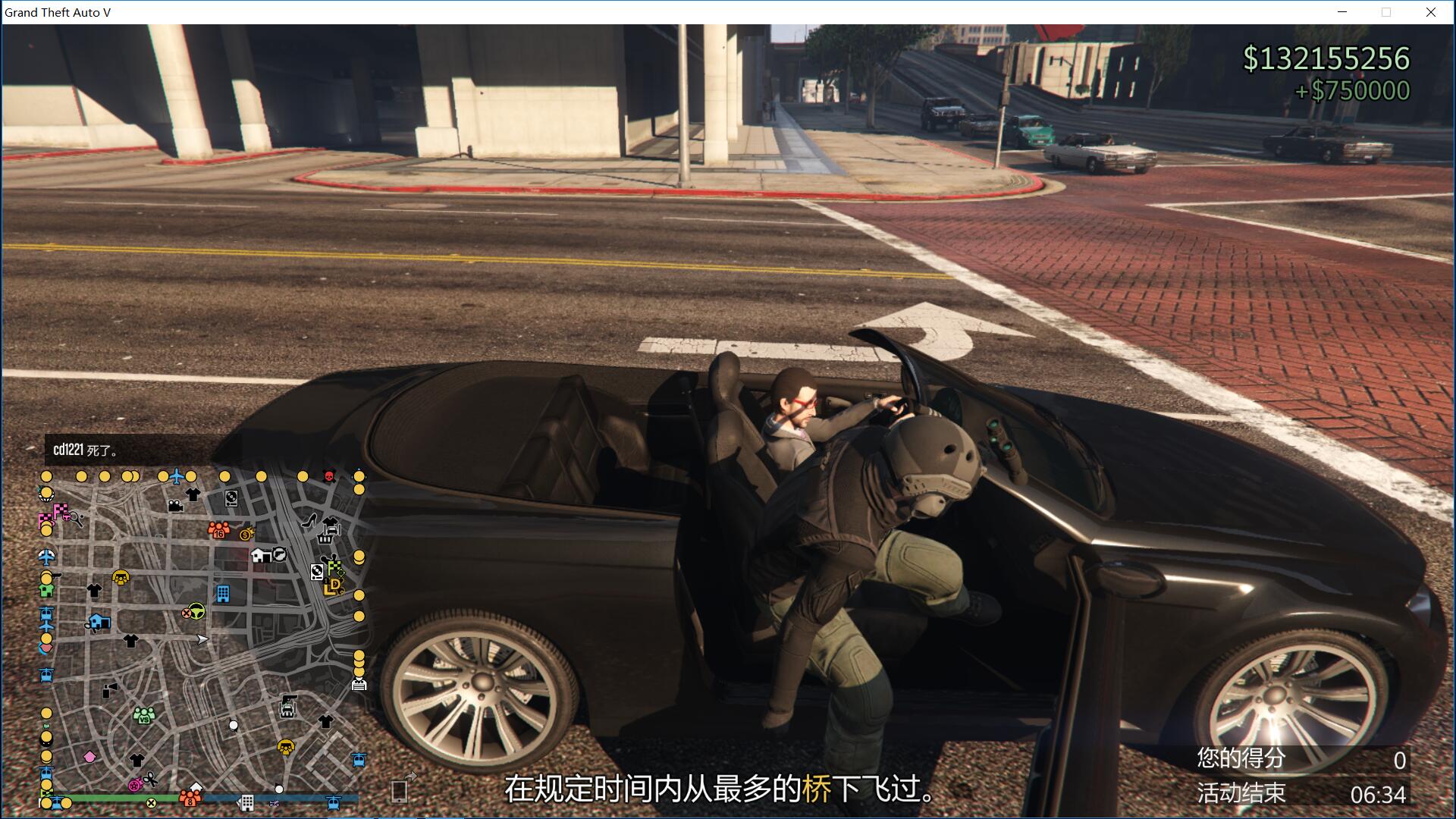Screen dimensions: 1456x819
Task: Click the green VS group marker
Action: [x=143, y=714]
